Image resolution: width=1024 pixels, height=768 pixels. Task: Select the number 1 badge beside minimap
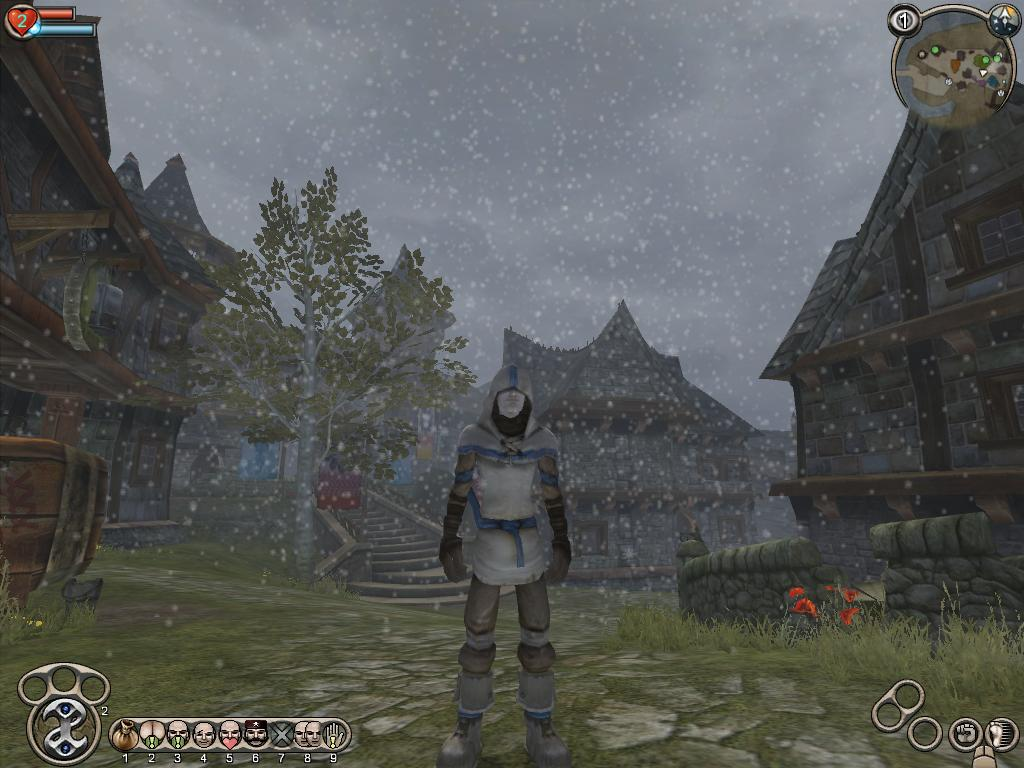[x=904, y=20]
